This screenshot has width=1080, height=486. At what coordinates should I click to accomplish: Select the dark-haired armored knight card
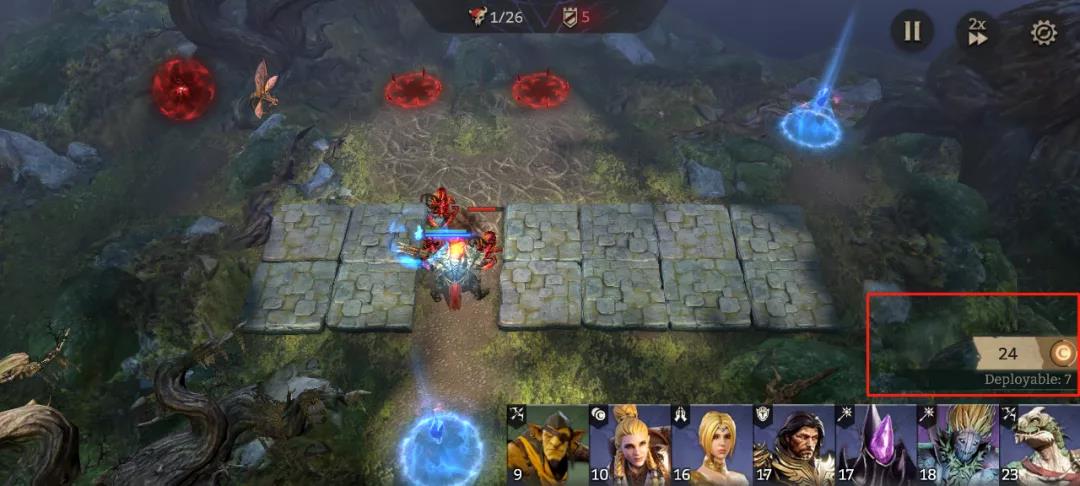(793, 446)
